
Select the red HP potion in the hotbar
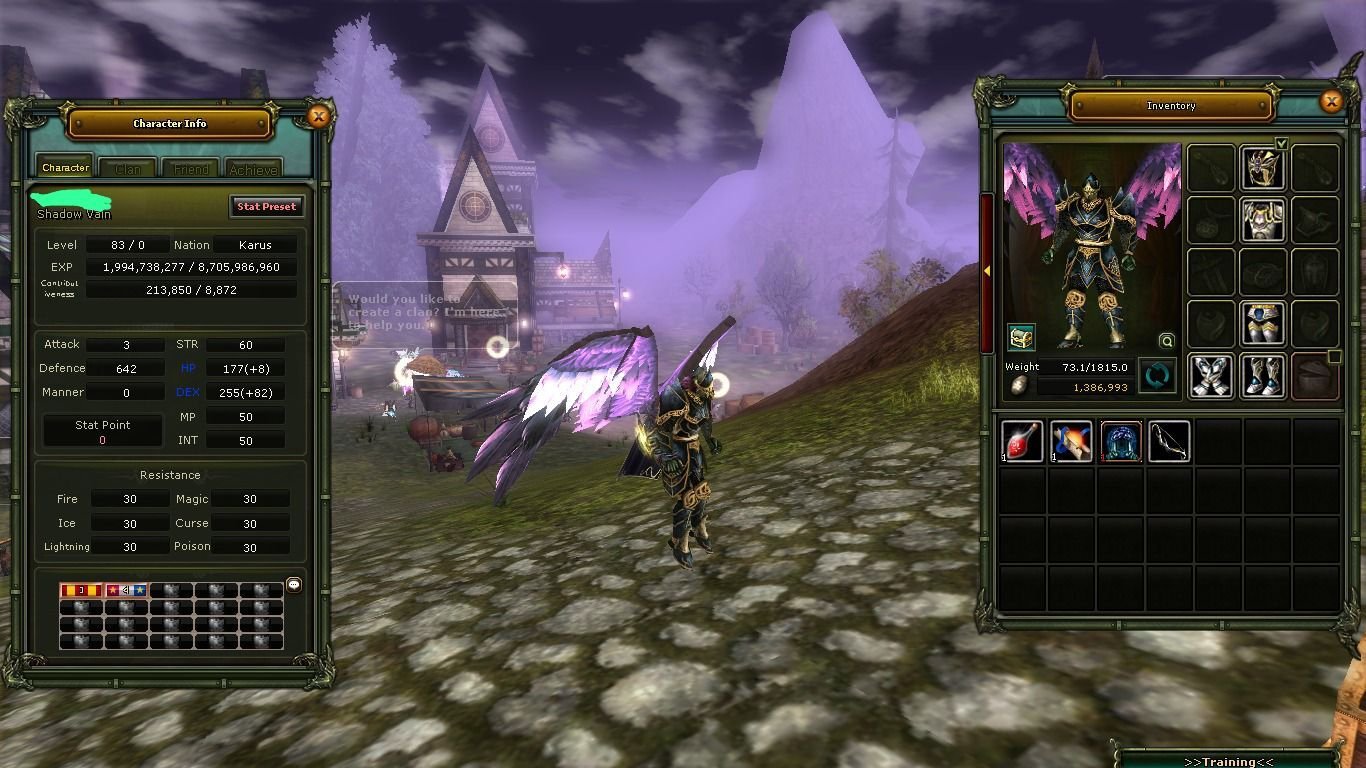[1022, 441]
